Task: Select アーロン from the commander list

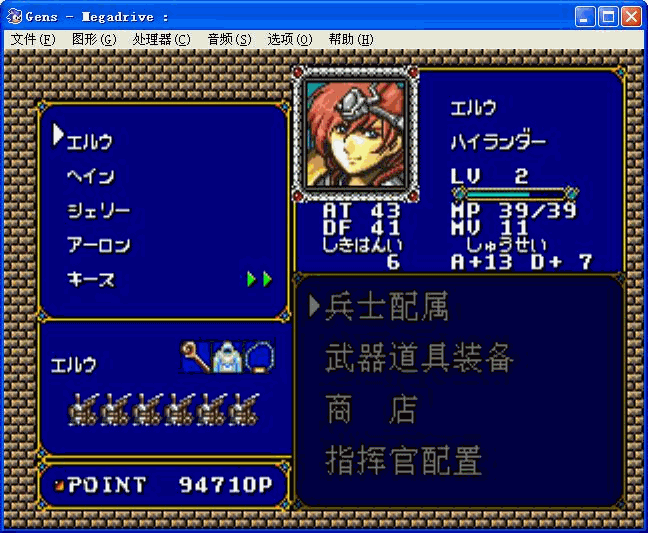Action: click(98, 245)
